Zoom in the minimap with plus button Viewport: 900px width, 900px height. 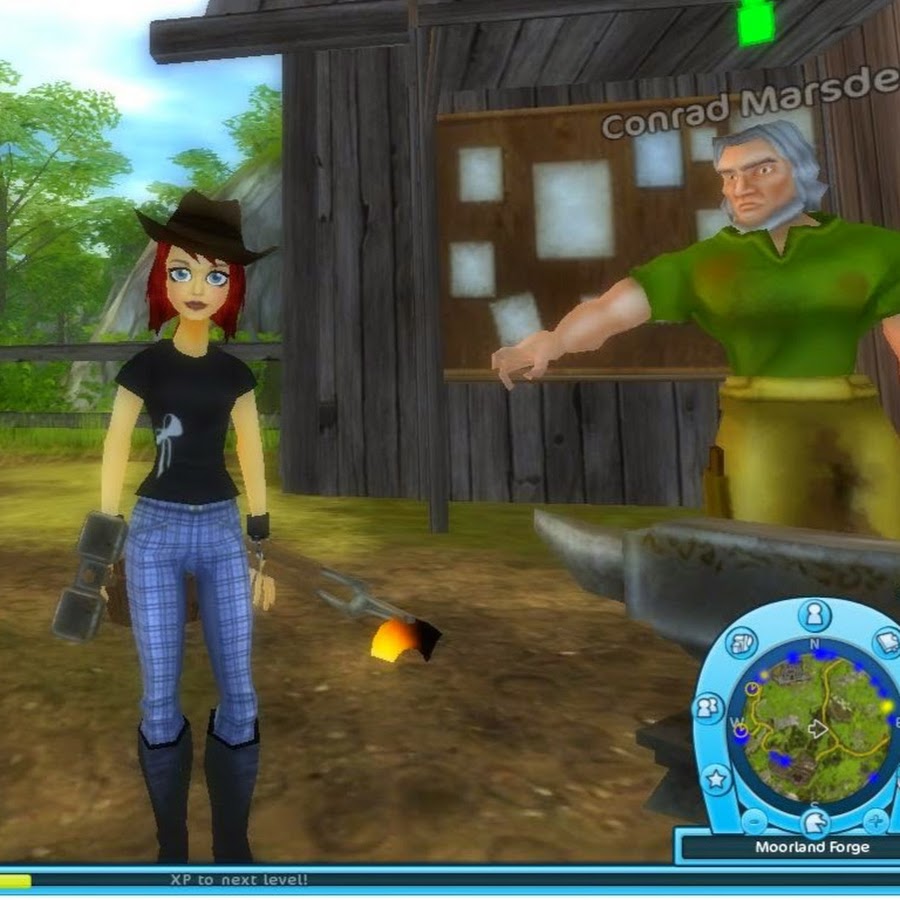point(876,822)
